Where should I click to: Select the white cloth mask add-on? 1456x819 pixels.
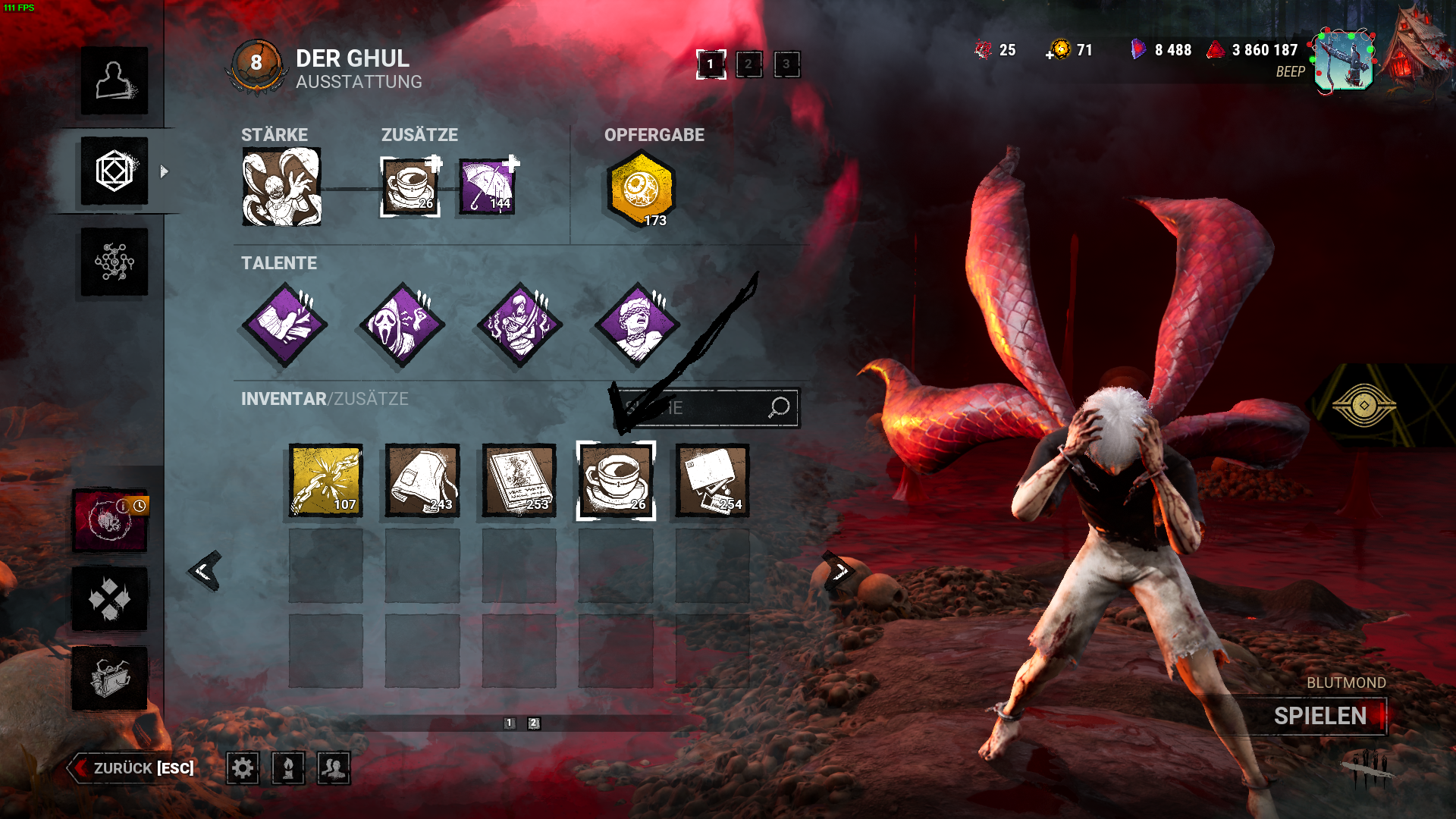point(422,481)
